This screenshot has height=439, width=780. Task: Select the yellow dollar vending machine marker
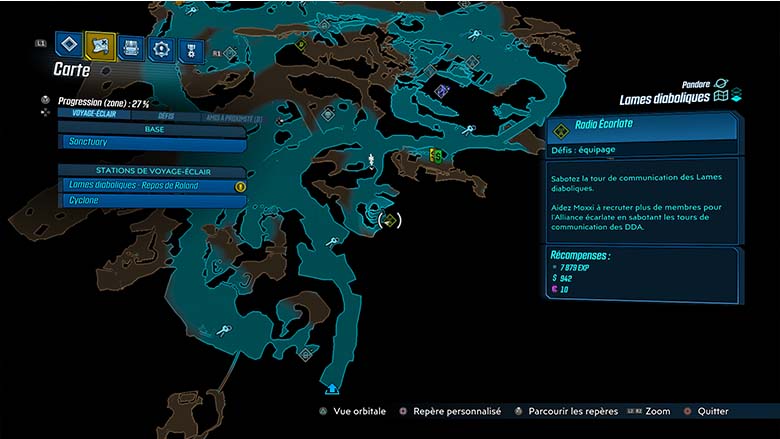click(436, 155)
